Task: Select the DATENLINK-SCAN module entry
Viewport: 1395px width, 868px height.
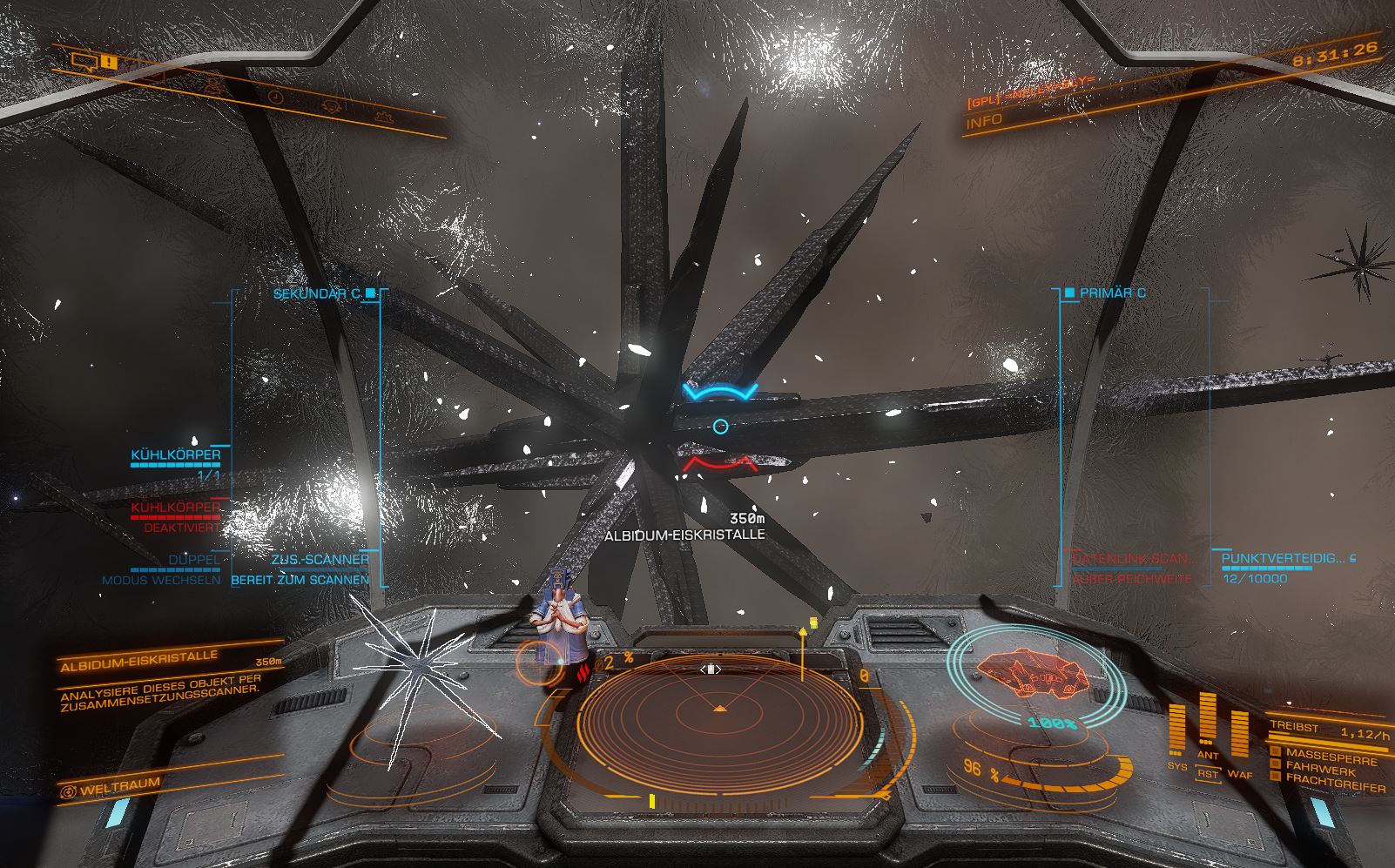Action: [1135, 559]
